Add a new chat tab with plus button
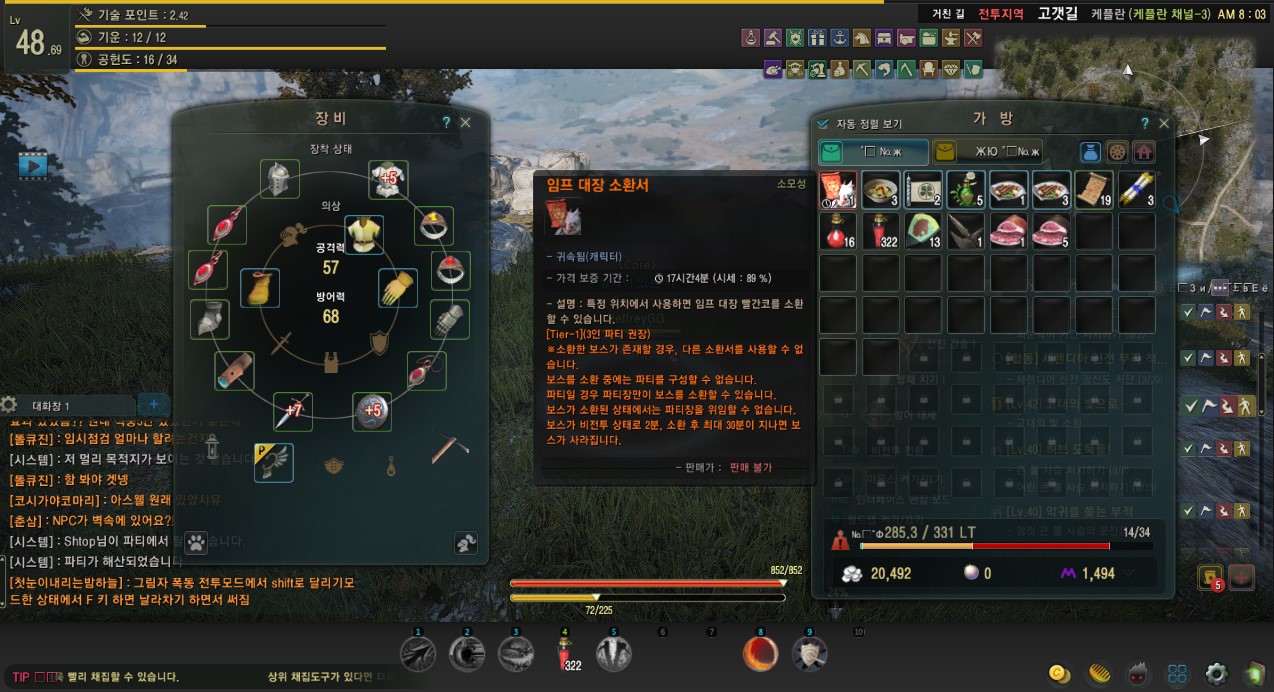1274x692 pixels. click(153, 404)
